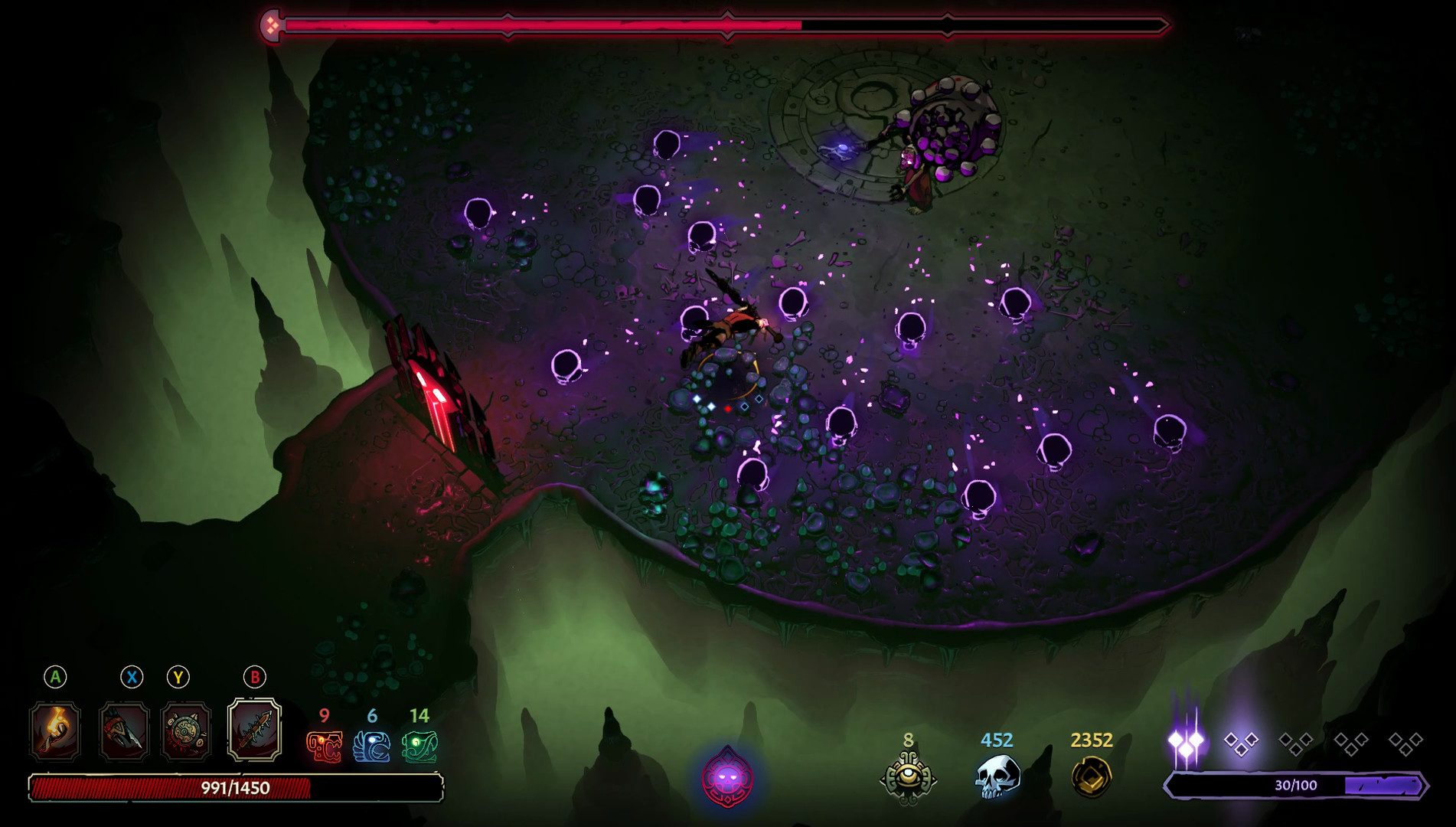This screenshot has width=1456, height=827.
Task: Click the gold coin currency icon
Action: [1091, 776]
